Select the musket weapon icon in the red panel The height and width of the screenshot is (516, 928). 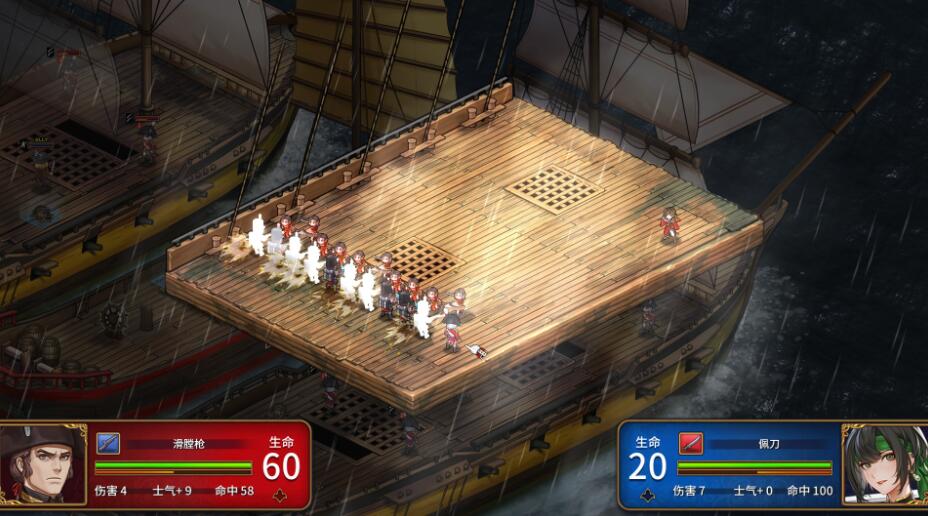pos(108,443)
